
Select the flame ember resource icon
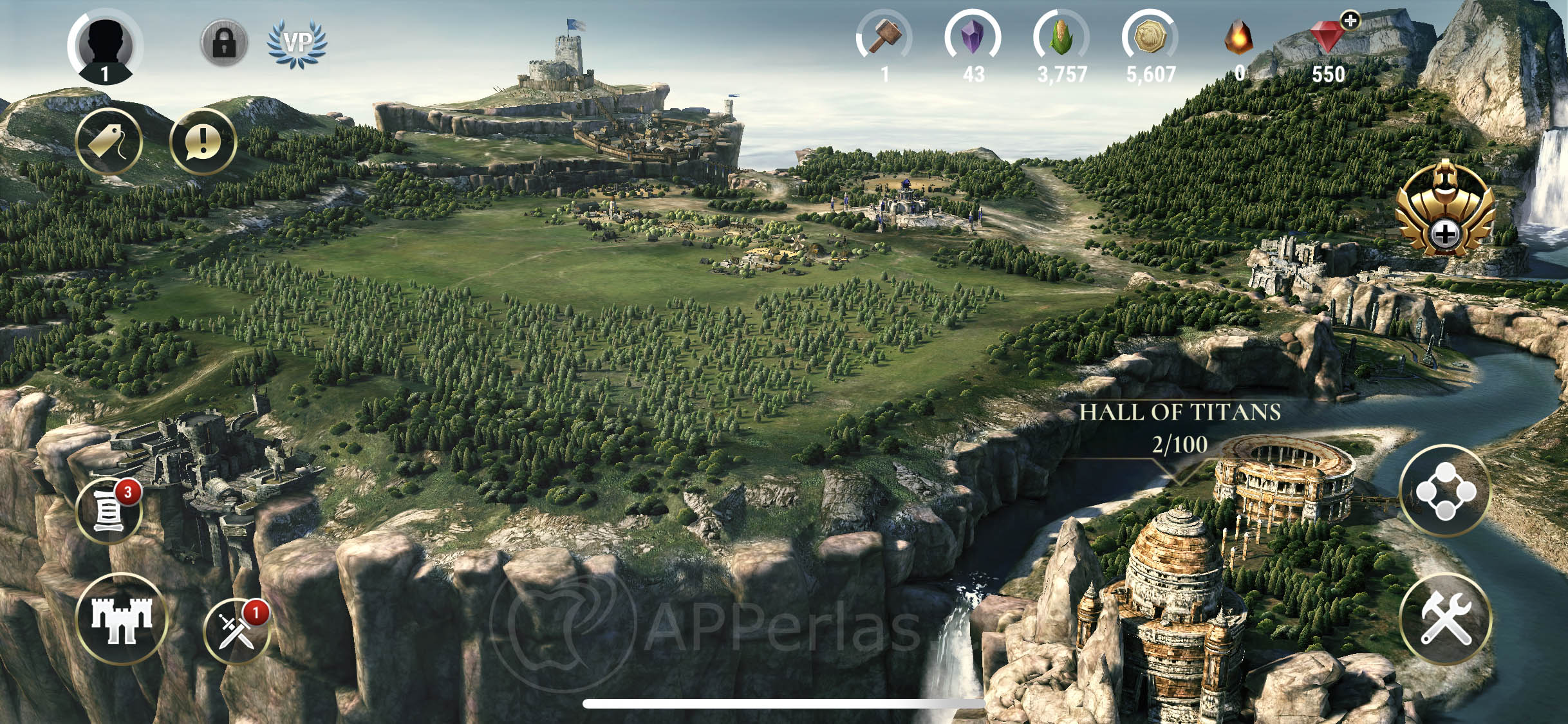[x=1238, y=37]
